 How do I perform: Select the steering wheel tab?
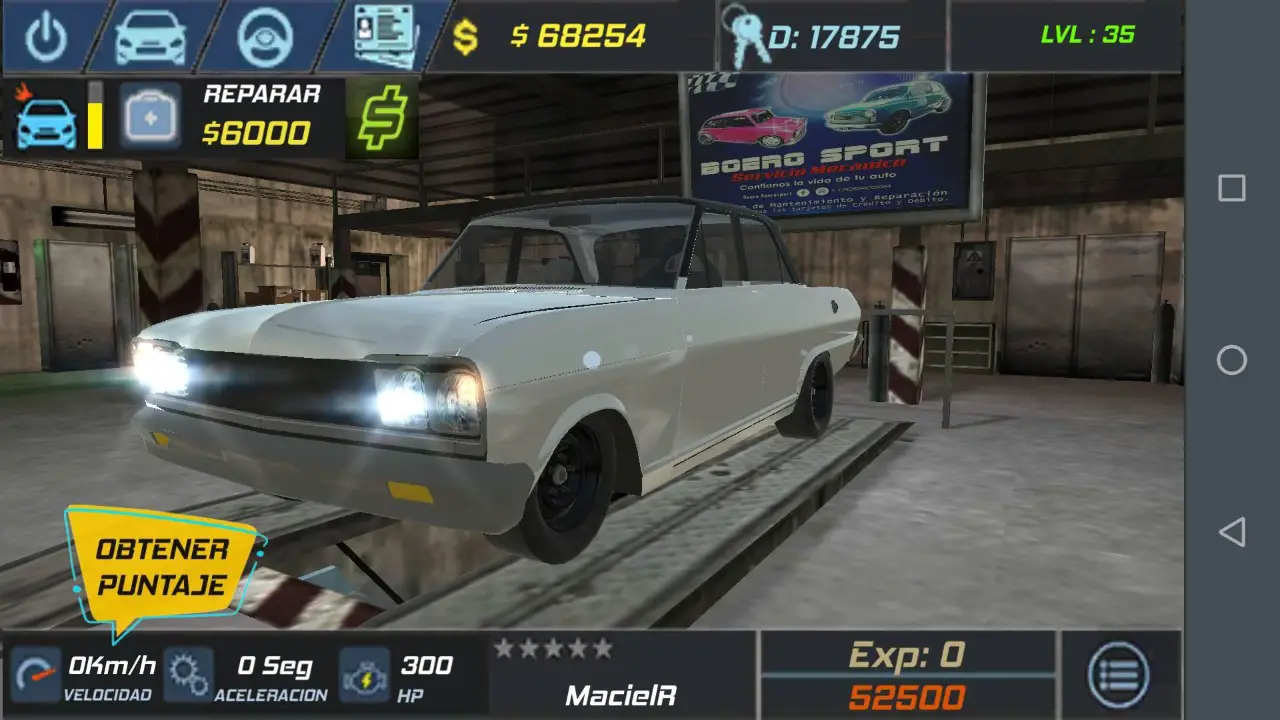pyautogui.click(x=264, y=37)
